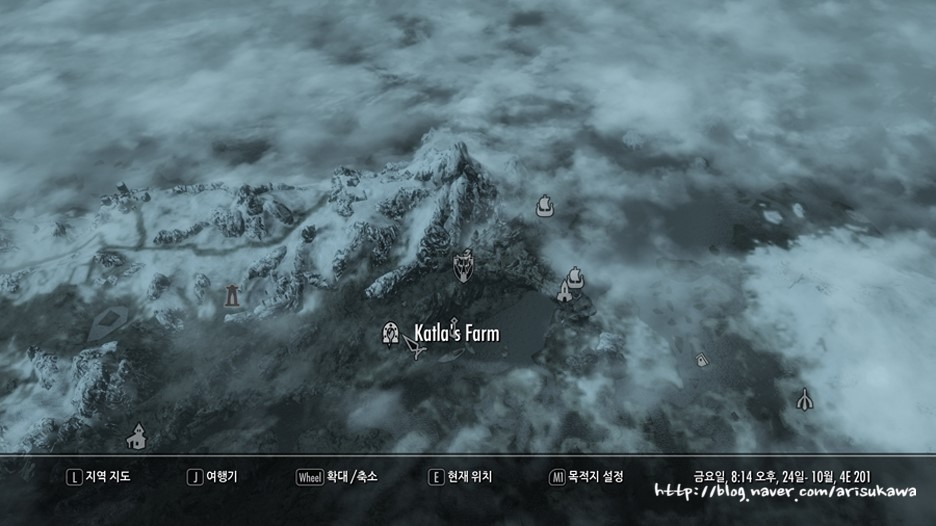This screenshot has height=526, width=936.
Task: Open the local map (지역 지도)
Action: tap(98, 477)
